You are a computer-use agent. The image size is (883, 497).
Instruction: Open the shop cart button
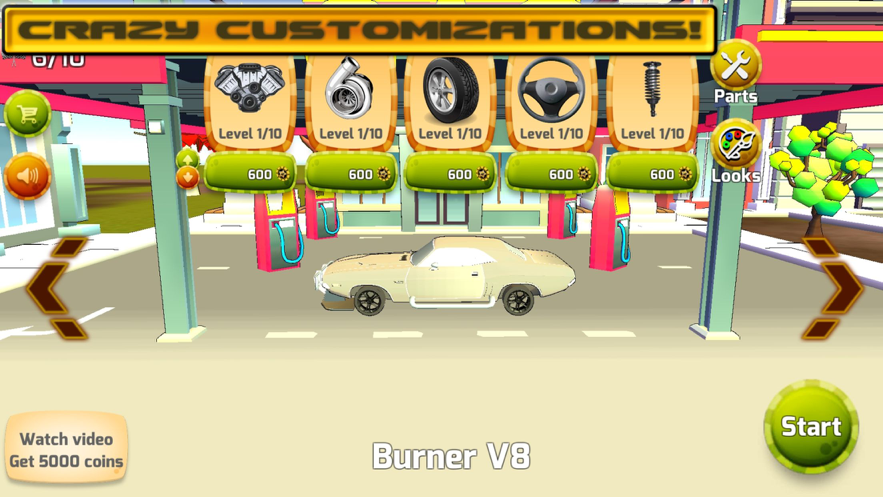[x=27, y=114]
